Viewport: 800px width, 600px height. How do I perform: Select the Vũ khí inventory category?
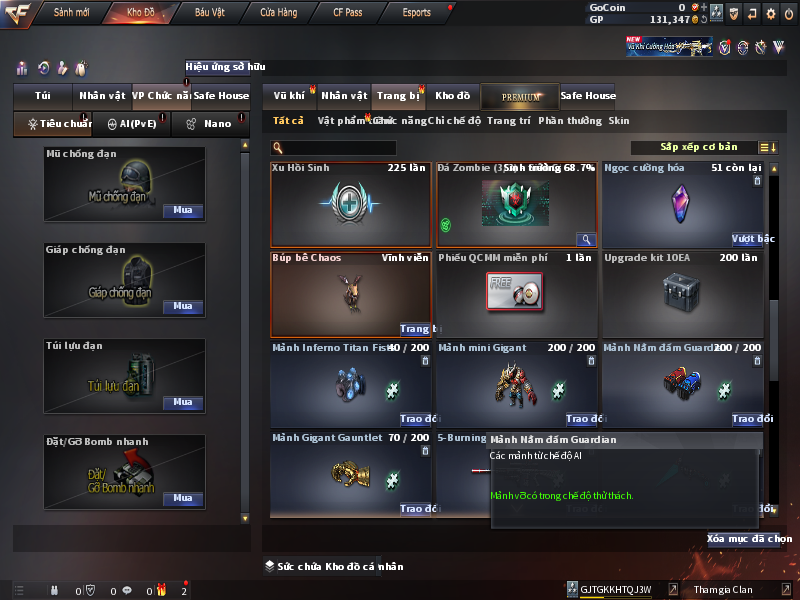click(x=289, y=96)
